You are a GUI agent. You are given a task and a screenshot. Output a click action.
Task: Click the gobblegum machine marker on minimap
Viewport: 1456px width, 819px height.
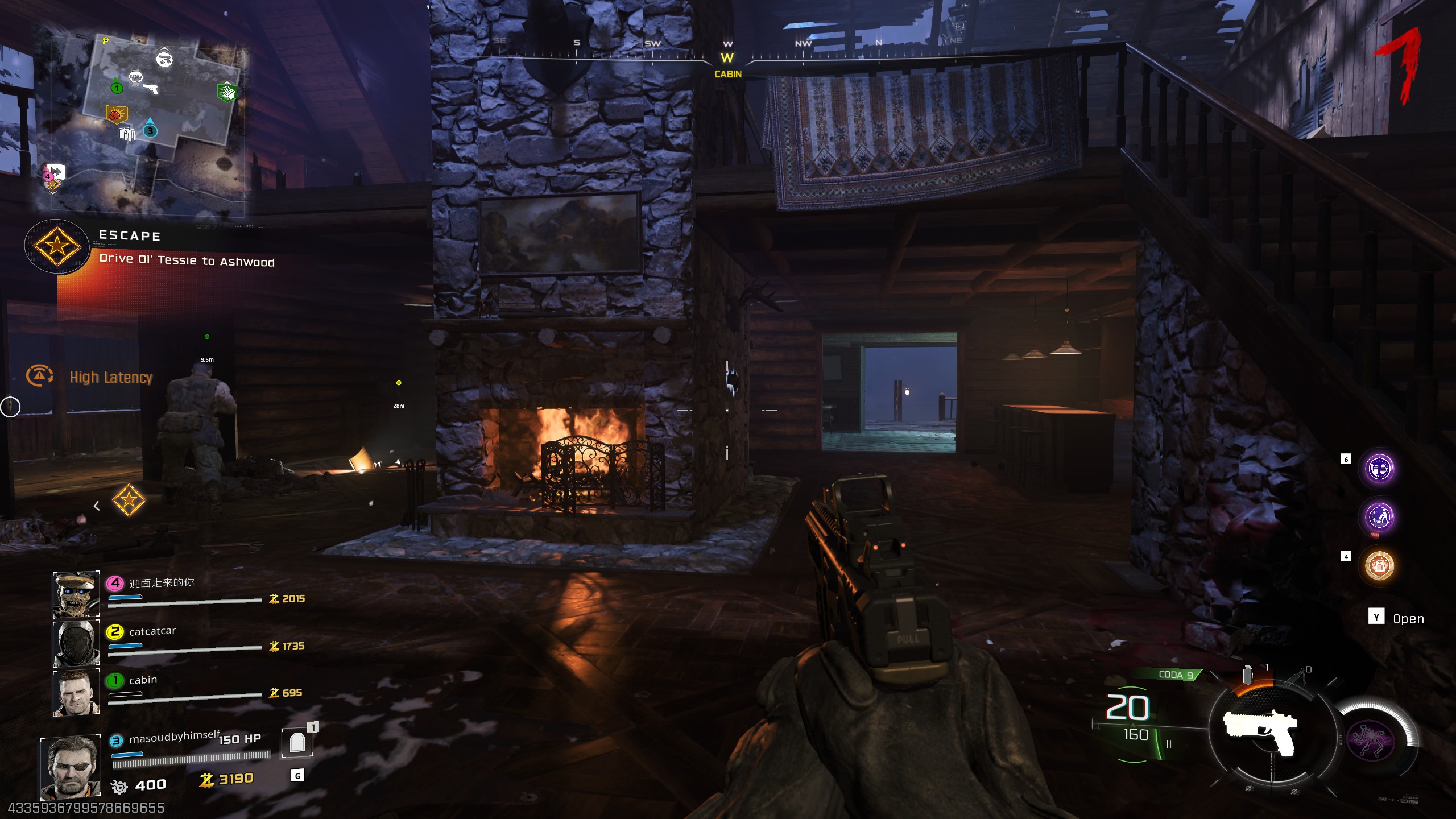135,77
